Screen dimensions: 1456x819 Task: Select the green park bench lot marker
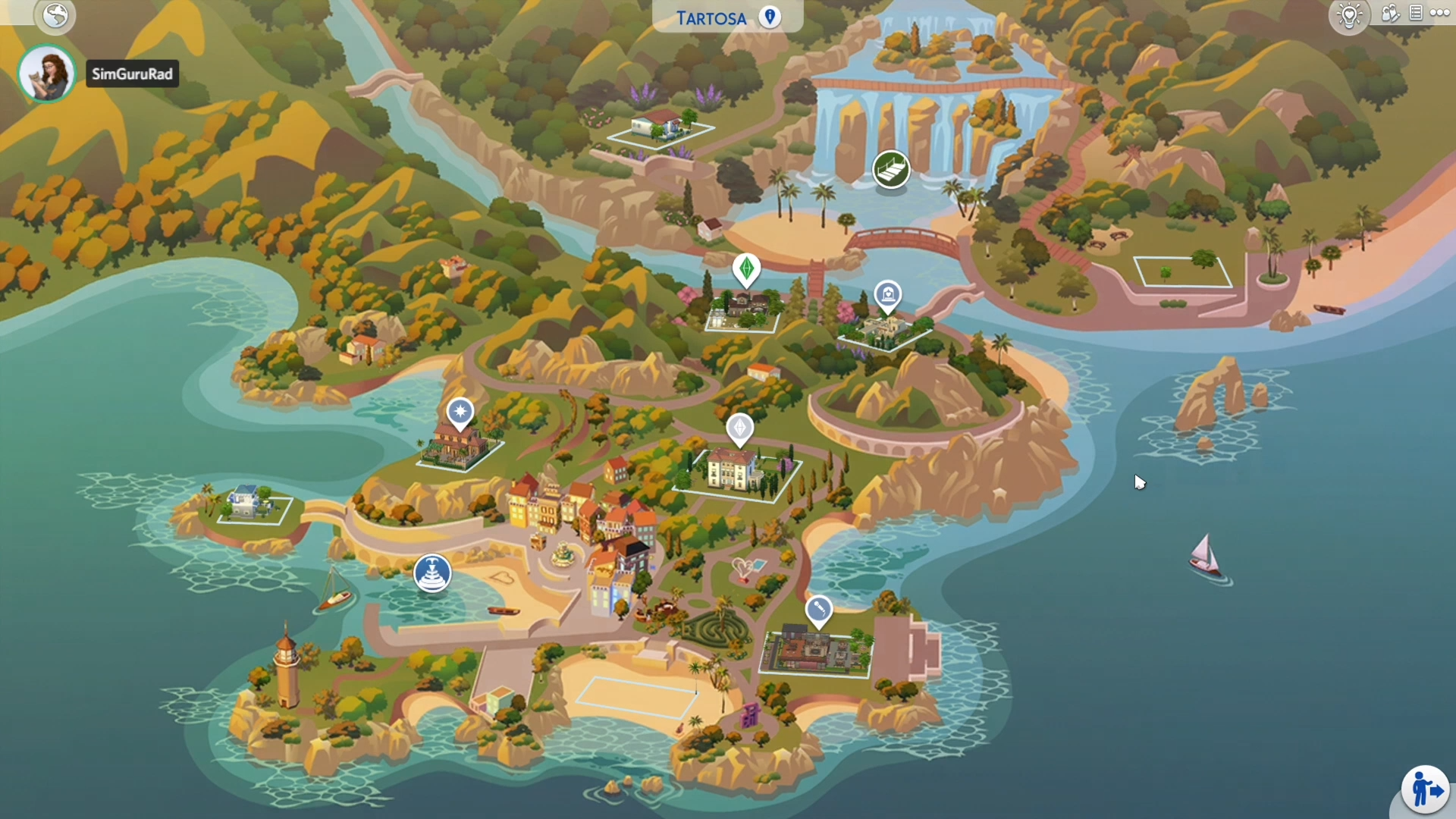[x=891, y=169]
